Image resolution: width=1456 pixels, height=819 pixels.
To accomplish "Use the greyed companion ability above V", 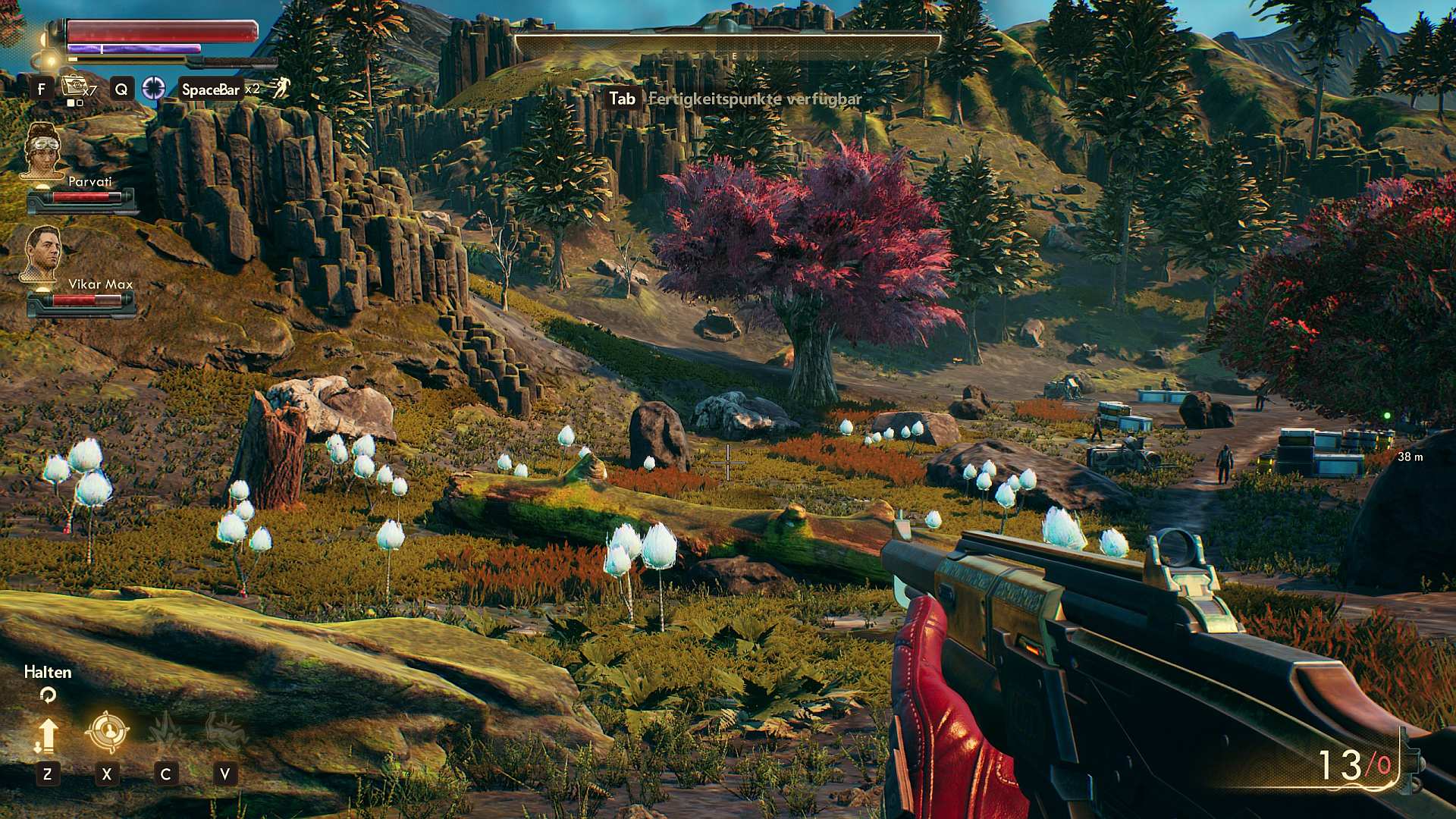I will pyautogui.click(x=225, y=731).
